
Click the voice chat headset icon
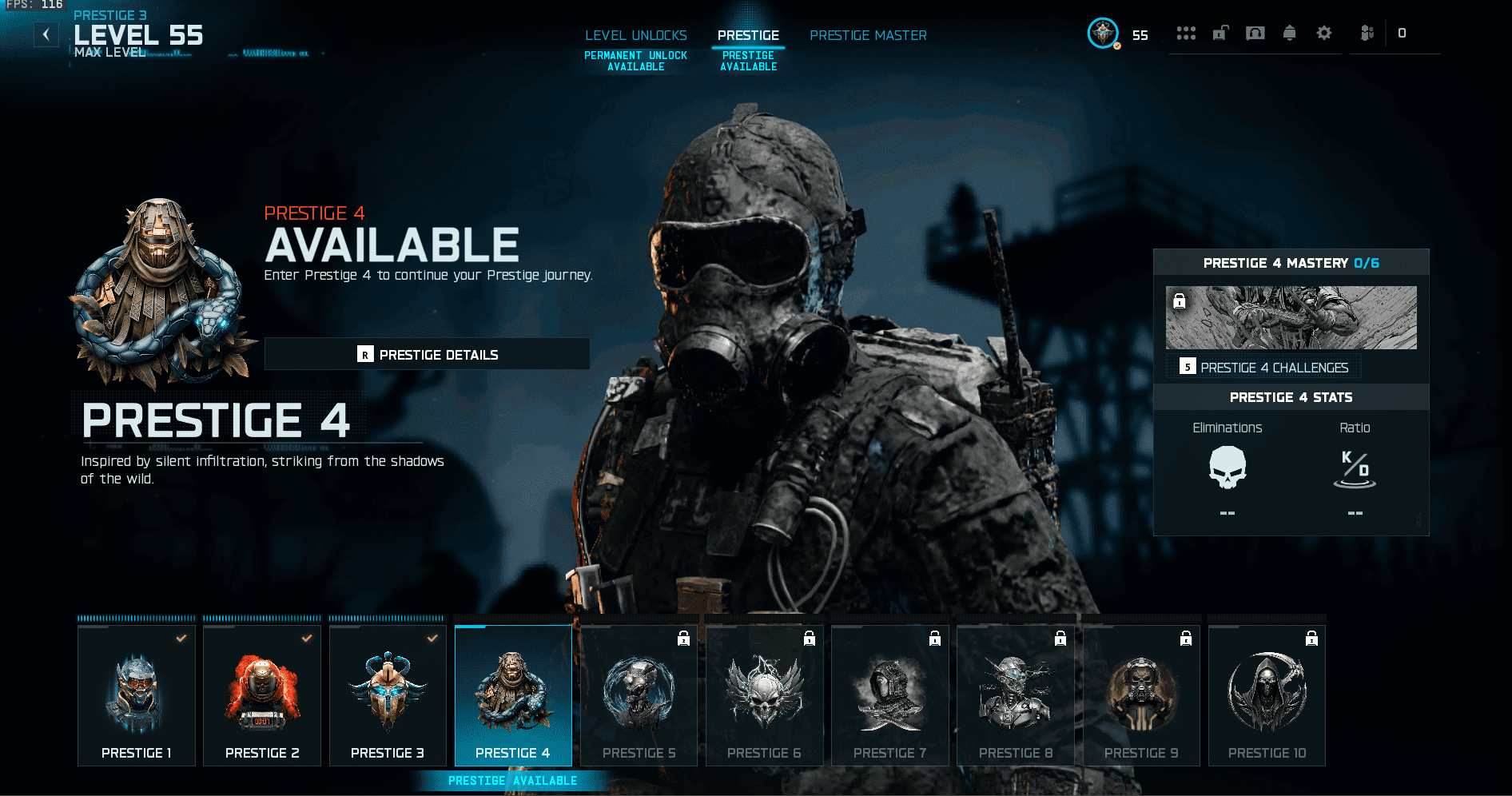(x=1256, y=34)
